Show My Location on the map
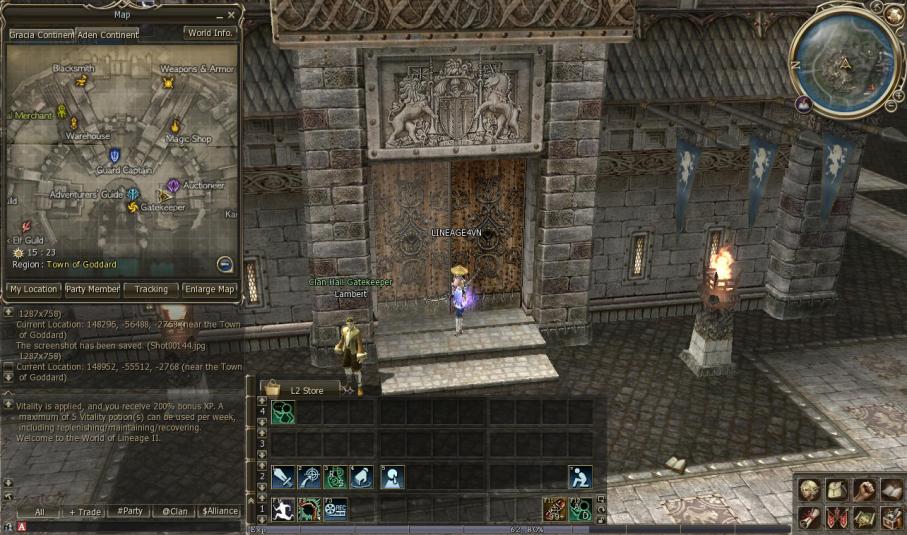 point(33,290)
